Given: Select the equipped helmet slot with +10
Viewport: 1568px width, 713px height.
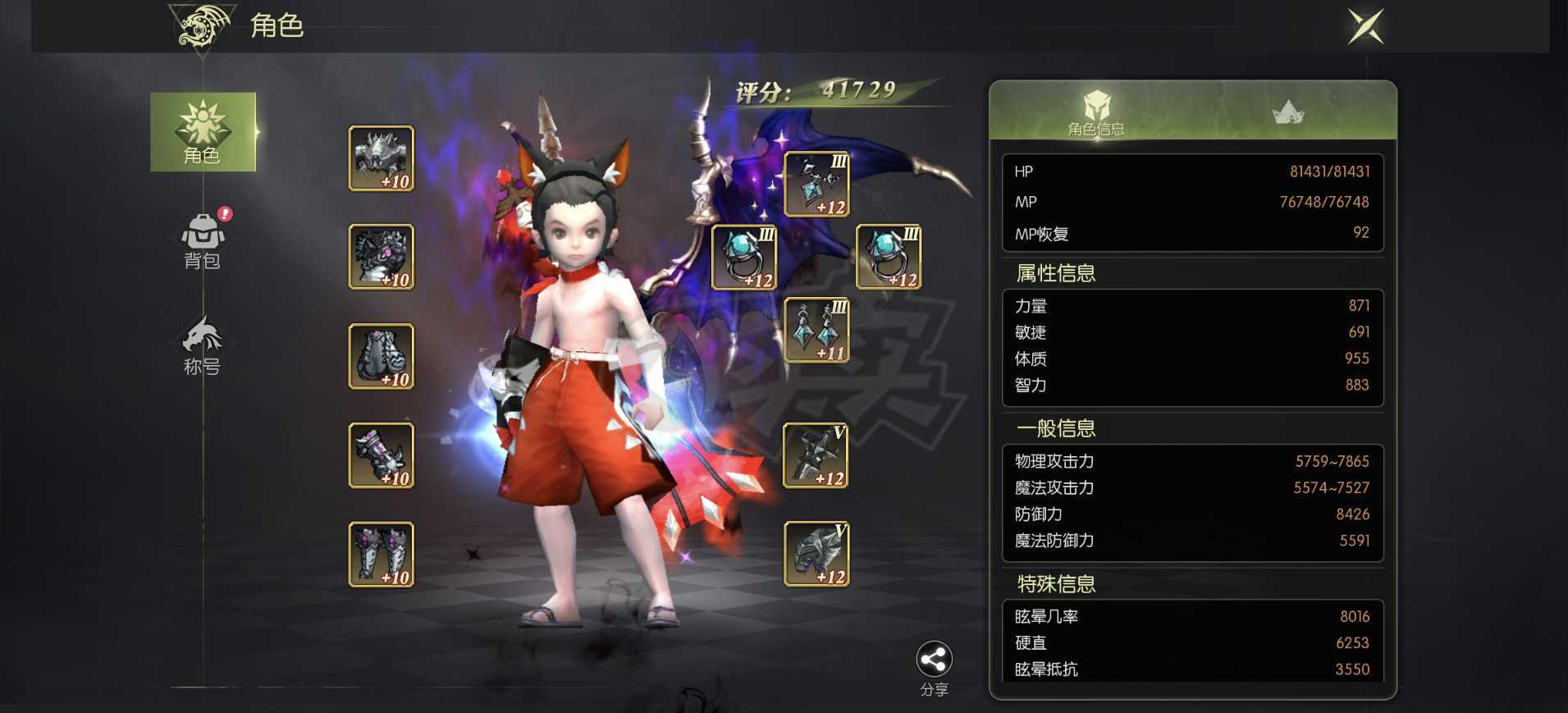Looking at the screenshot, I should [x=380, y=158].
